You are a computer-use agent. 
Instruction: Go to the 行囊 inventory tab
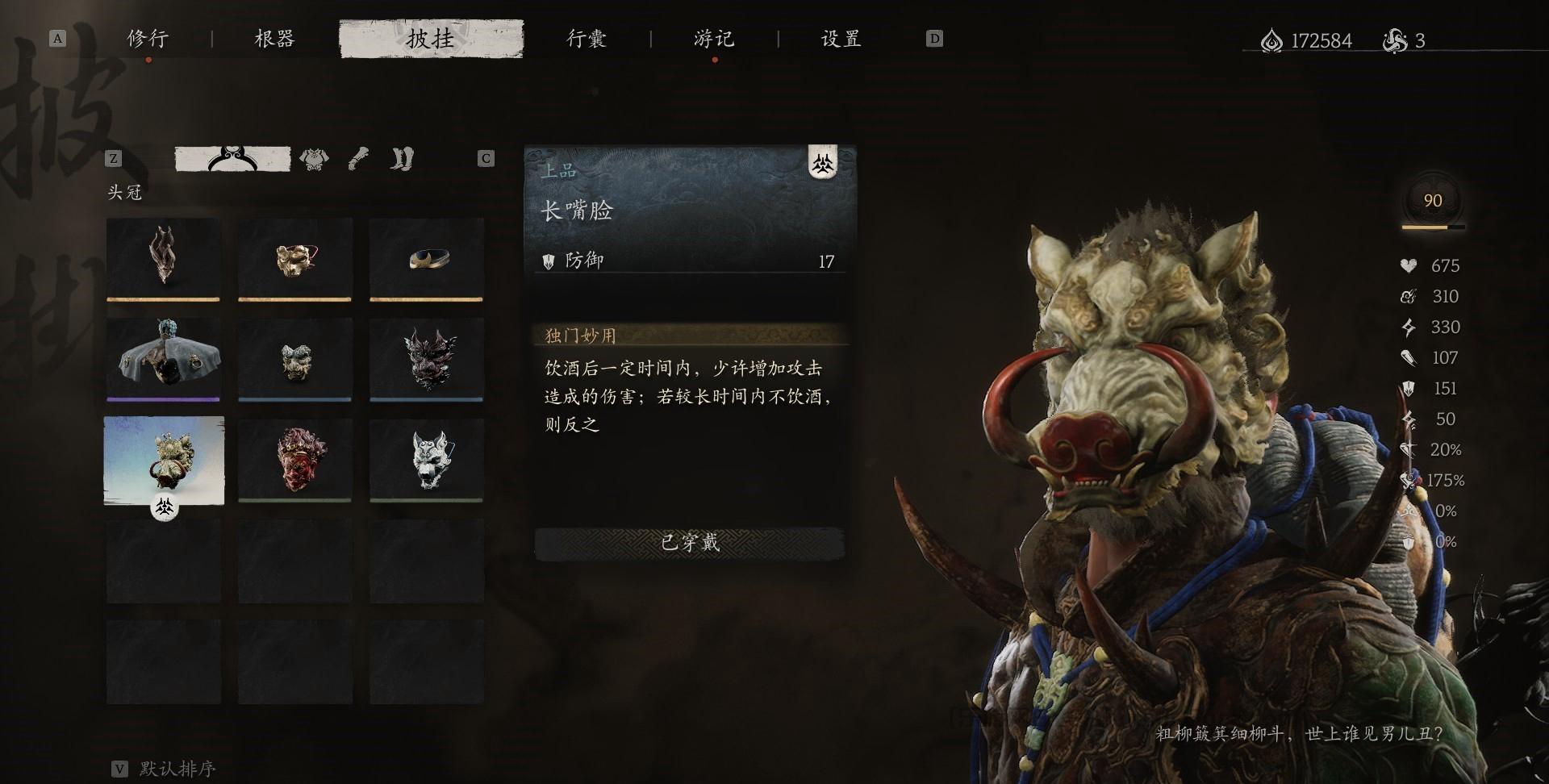pyautogui.click(x=587, y=39)
